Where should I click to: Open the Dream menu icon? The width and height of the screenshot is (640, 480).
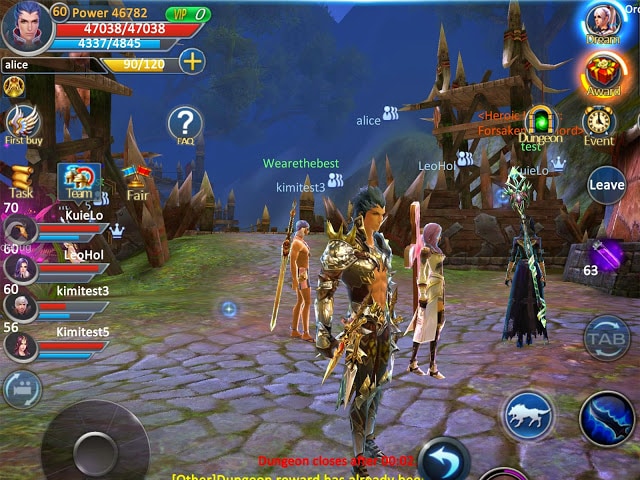(x=603, y=22)
